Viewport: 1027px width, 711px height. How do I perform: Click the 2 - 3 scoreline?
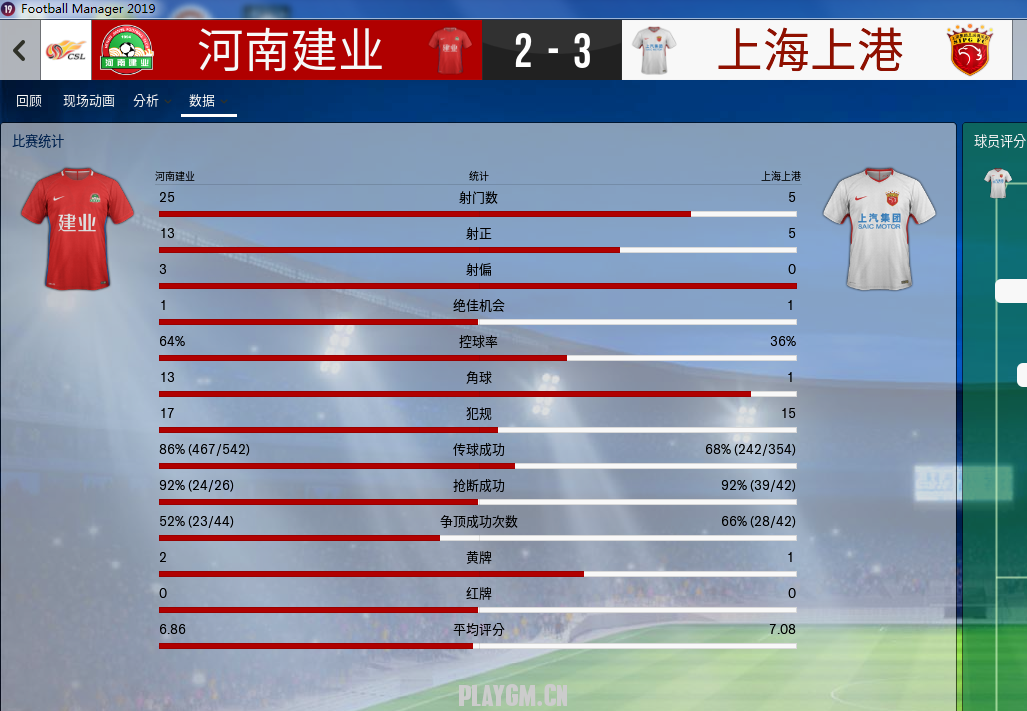coord(552,51)
